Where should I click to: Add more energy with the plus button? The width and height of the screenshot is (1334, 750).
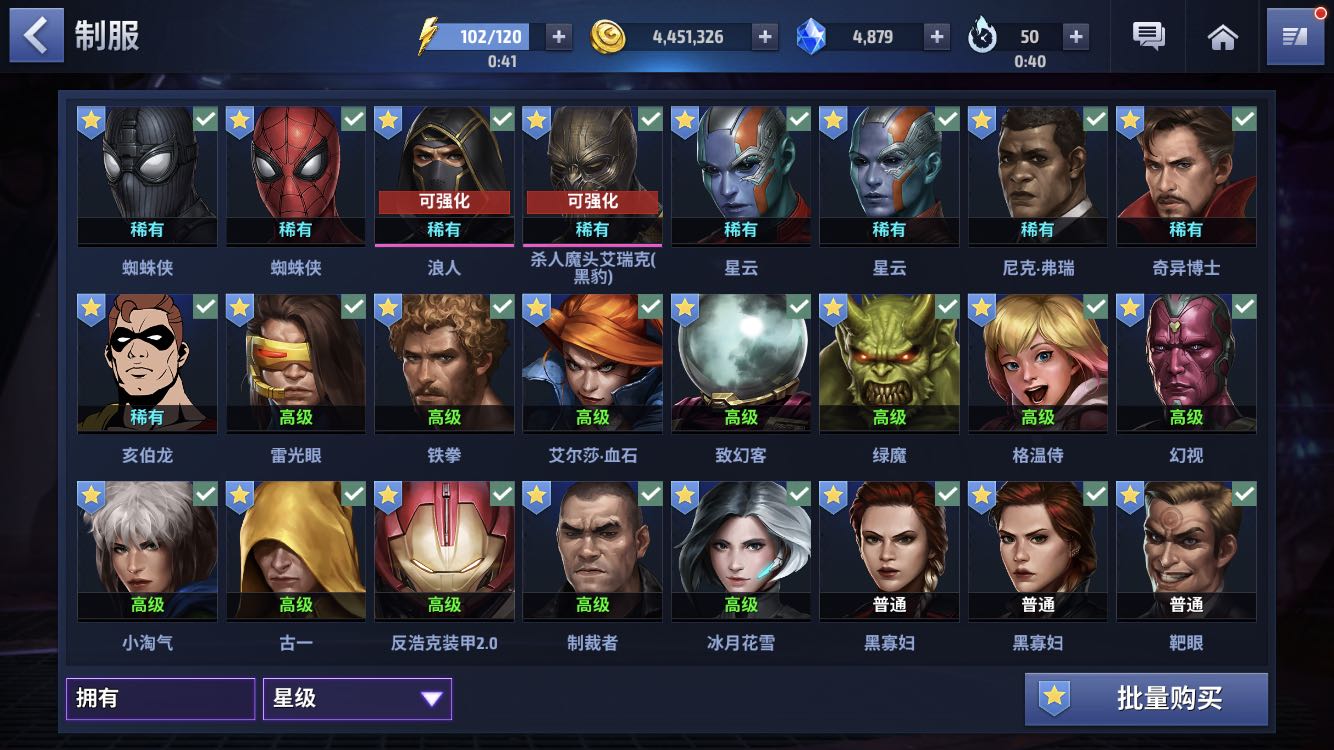pyautogui.click(x=558, y=37)
